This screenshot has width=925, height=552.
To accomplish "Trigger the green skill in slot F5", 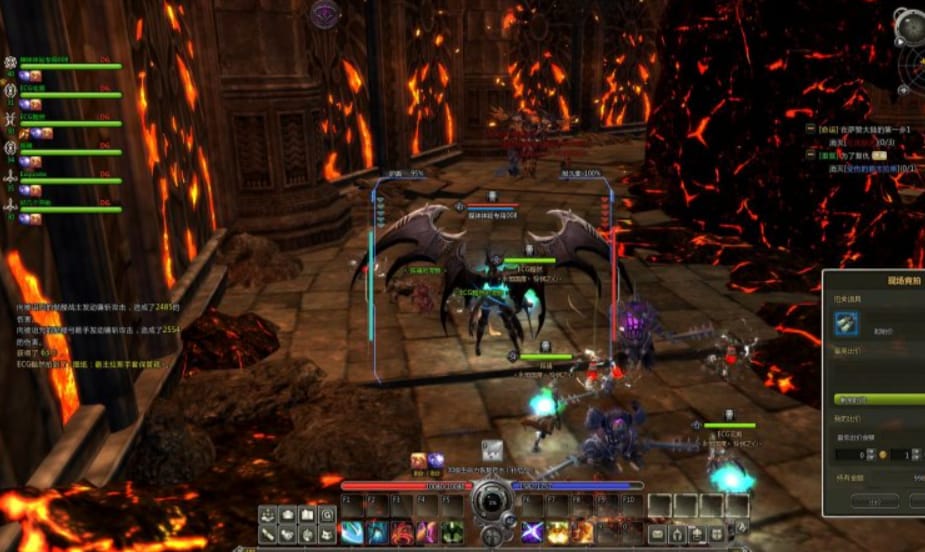I will (x=452, y=532).
